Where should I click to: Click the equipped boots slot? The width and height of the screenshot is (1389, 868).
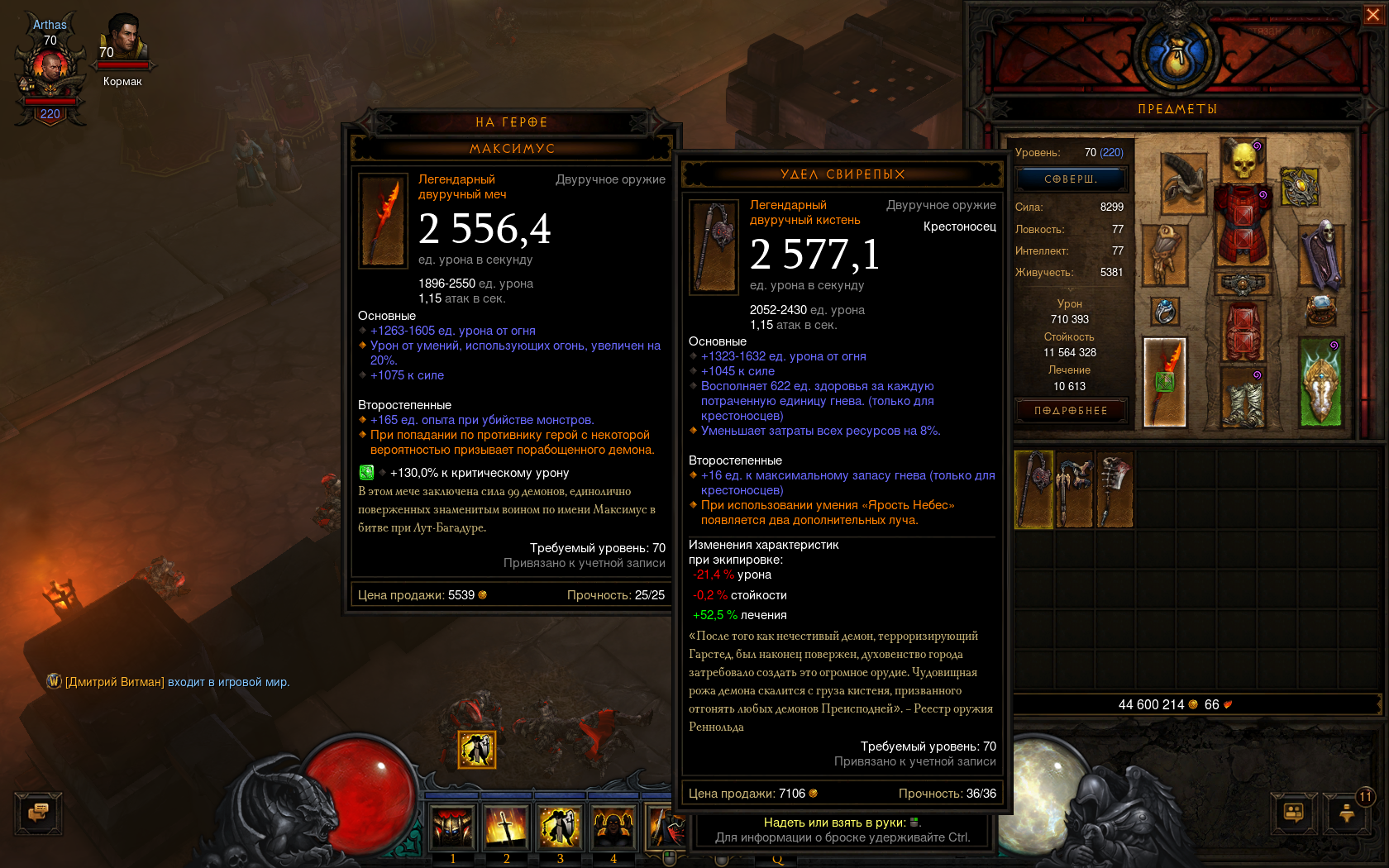coord(1242,398)
